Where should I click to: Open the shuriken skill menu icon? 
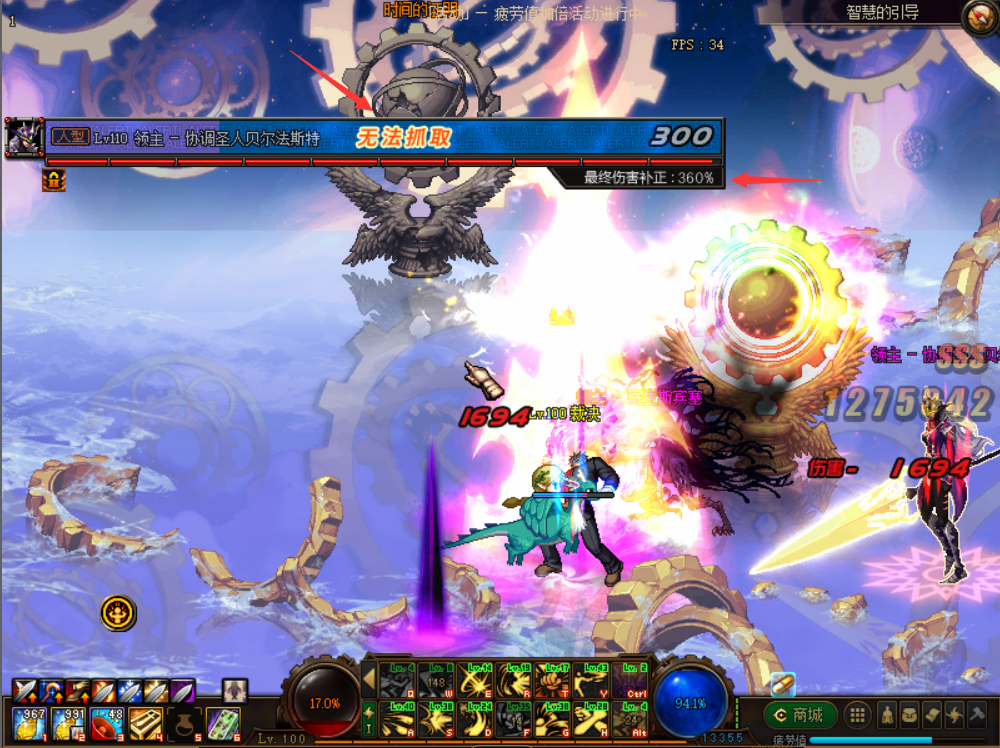point(955,715)
